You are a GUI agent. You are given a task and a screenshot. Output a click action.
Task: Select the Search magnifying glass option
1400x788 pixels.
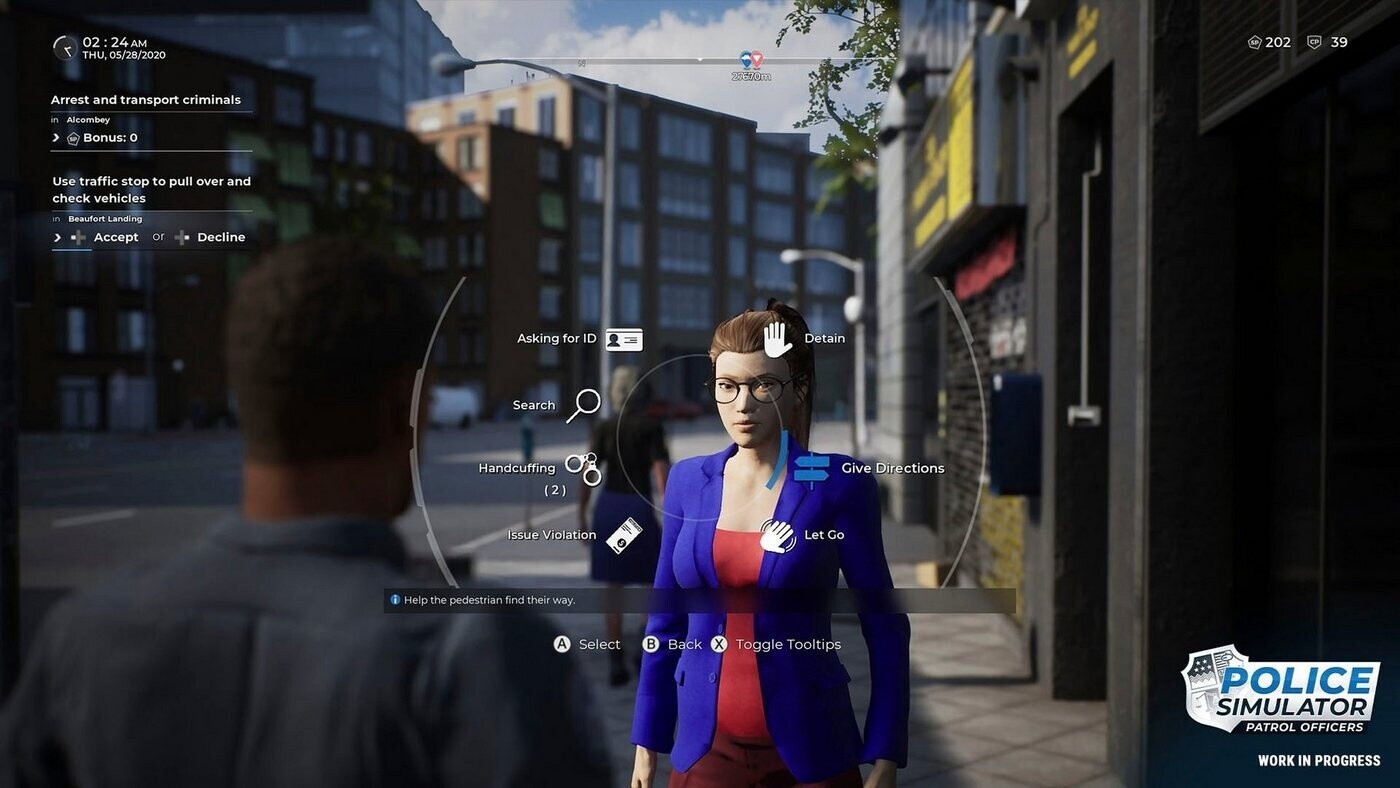583,405
